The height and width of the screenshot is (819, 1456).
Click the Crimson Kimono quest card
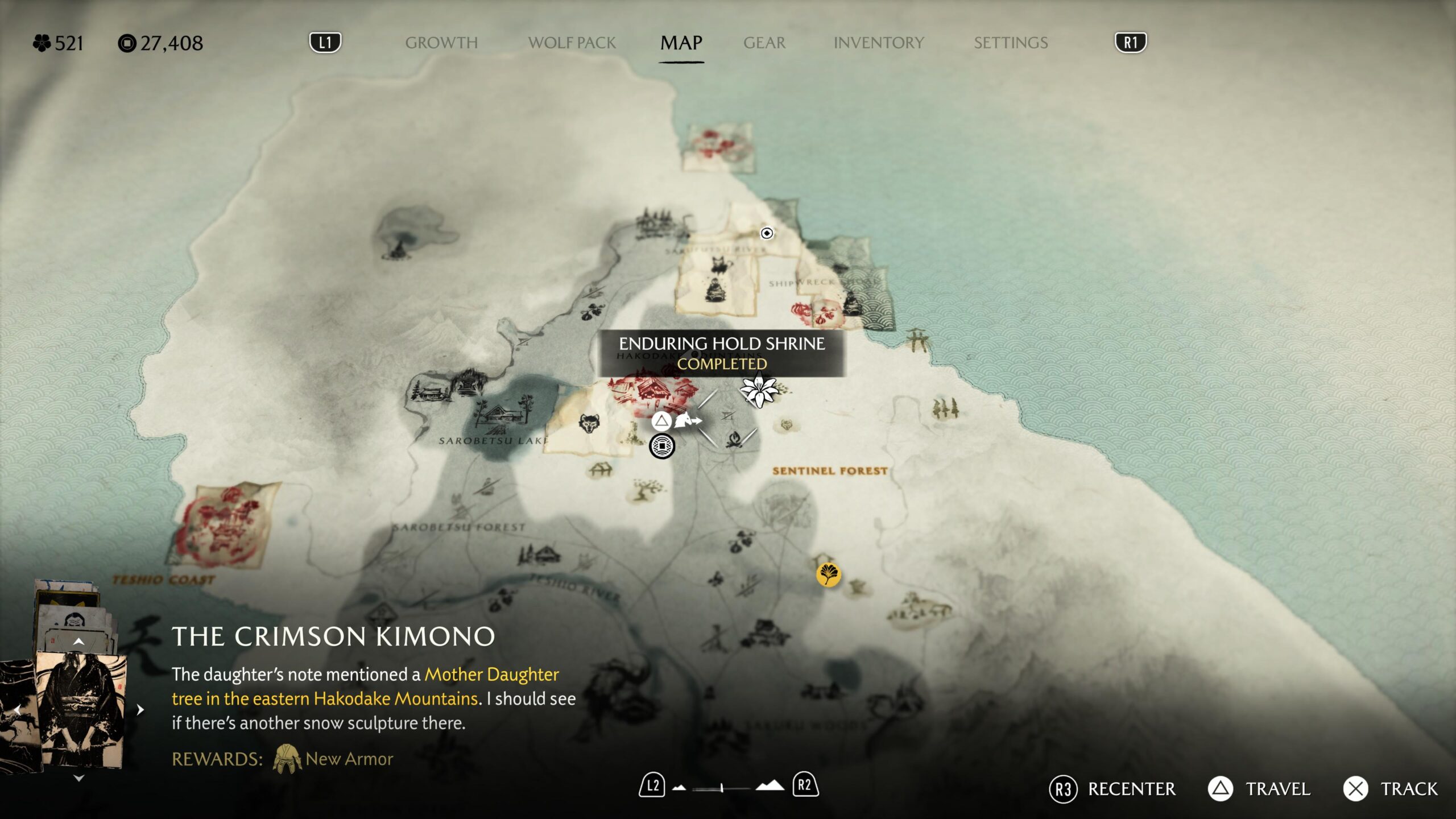(80, 711)
